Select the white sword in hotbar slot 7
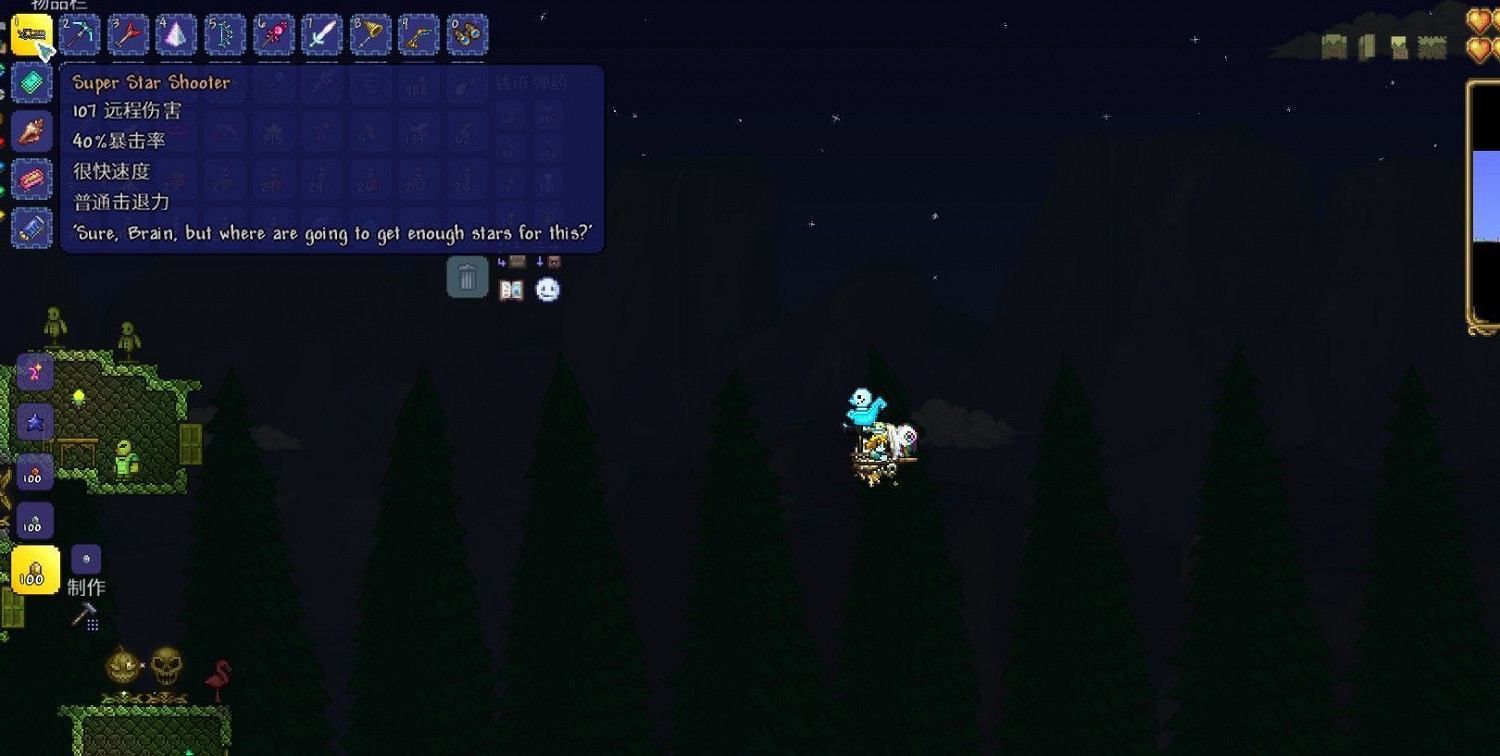Viewport: 1500px width, 756px height. coord(322,35)
